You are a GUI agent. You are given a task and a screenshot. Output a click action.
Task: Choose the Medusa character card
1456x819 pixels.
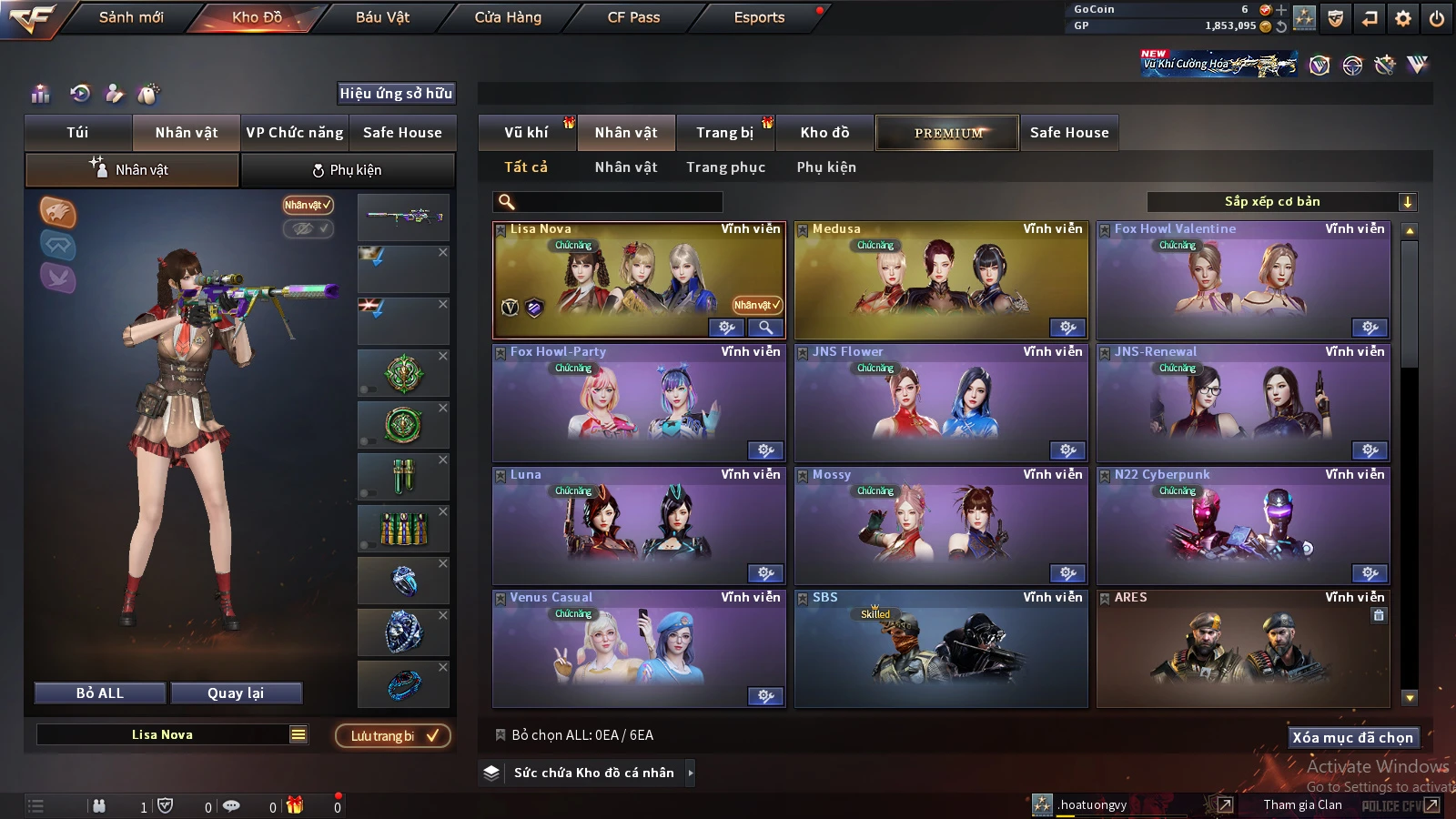point(941,280)
